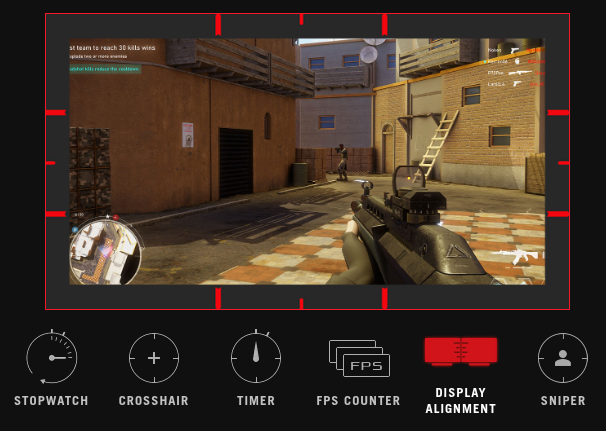Viewport: 606px width, 431px height.
Task: Activate the Sniper mode option
Action: coord(562,358)
